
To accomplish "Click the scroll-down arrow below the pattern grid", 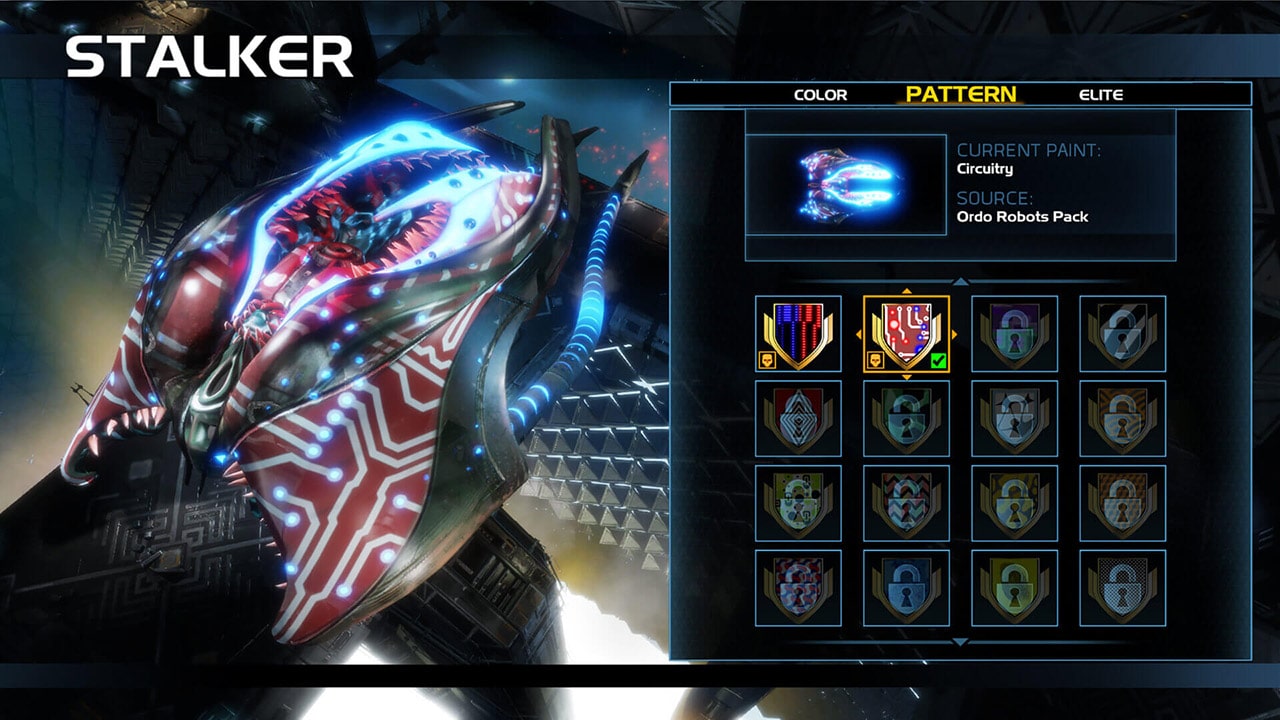I will pyautogui.click(x=960, y=641).
